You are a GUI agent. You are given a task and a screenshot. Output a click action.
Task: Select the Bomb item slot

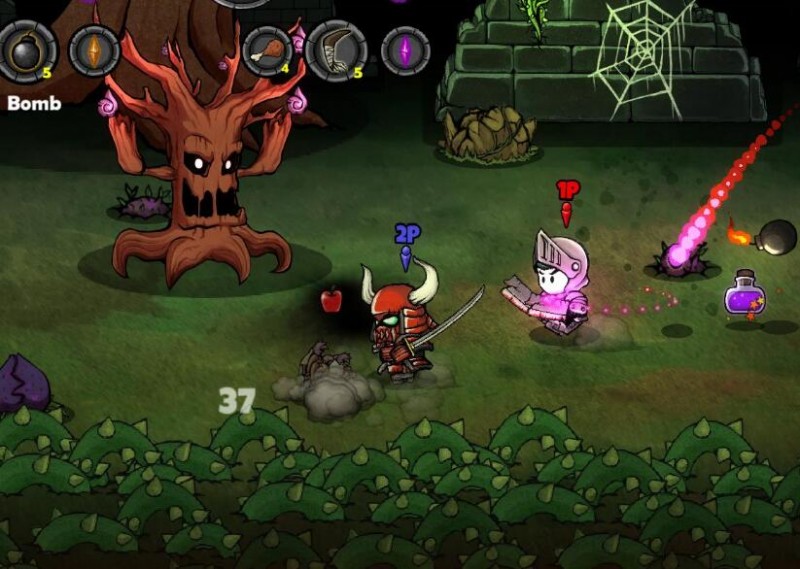coord(28,50)
